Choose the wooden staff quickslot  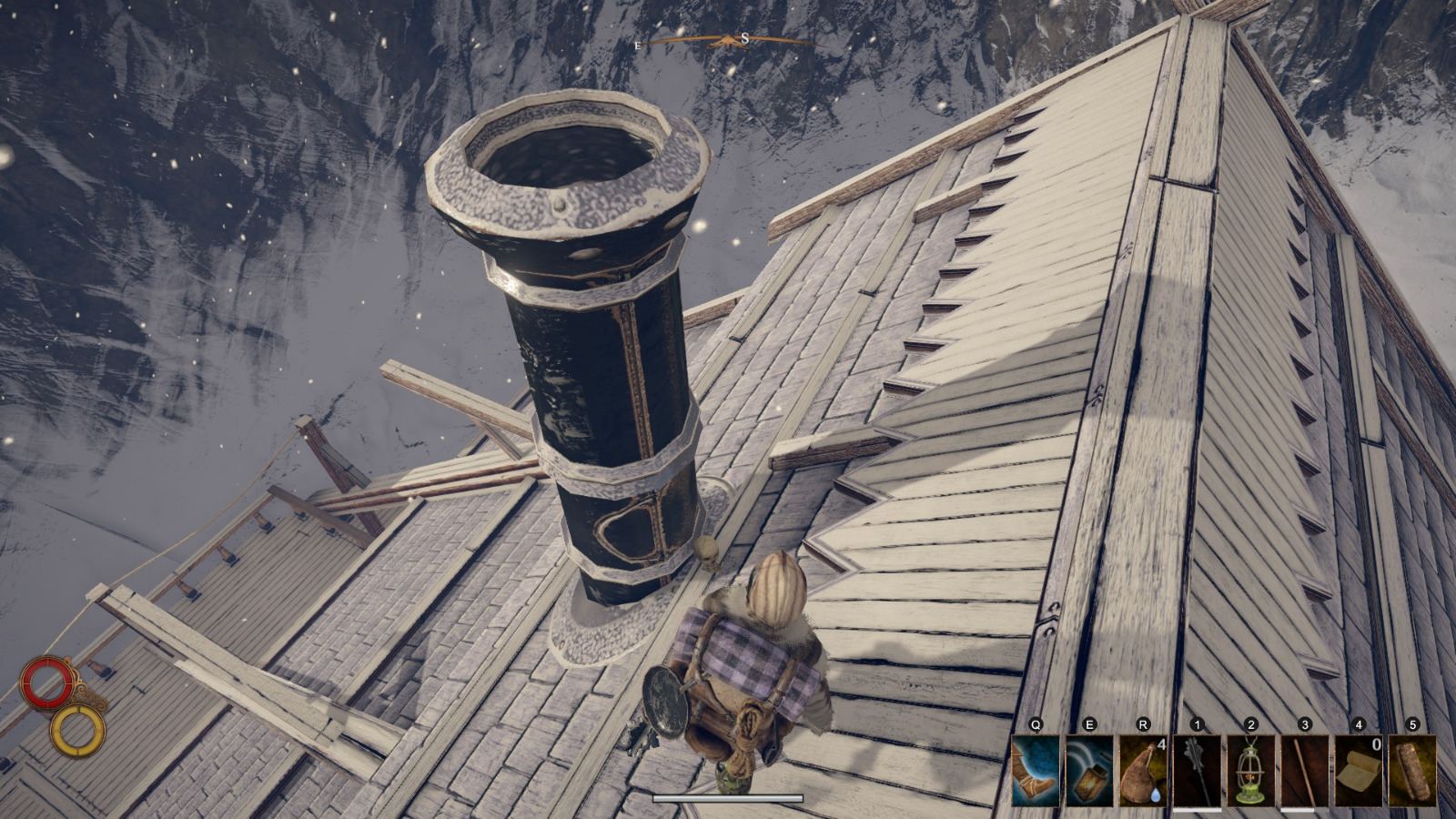click(x=1304, y=770)
